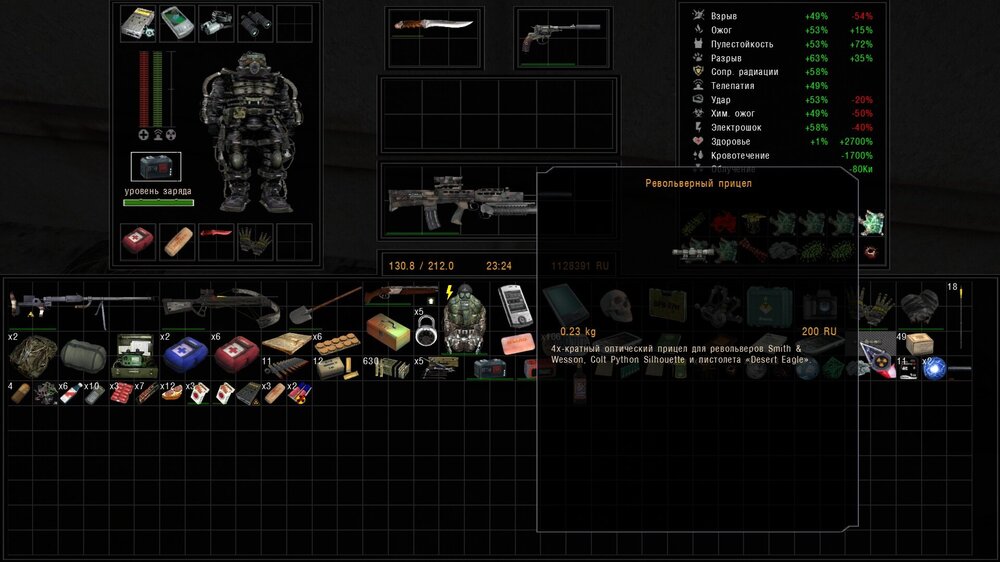Click the binoculars in the top slot row
Image resolution: width=1000 pixels, height=562 pixels.
pyautogui.click(x=254, y=20)
